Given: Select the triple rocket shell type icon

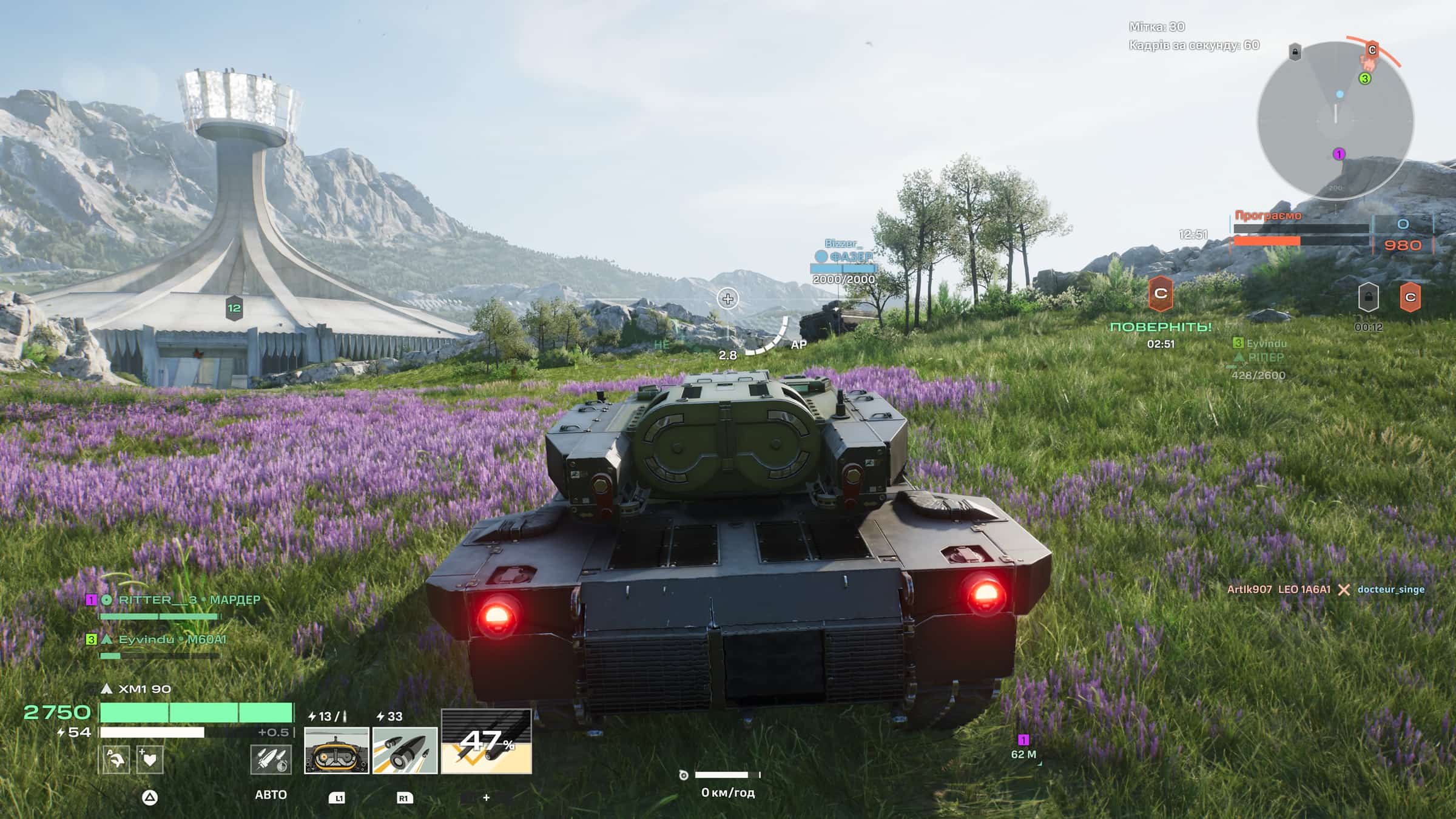Looking at the screenshot, I should coord(271,760).
